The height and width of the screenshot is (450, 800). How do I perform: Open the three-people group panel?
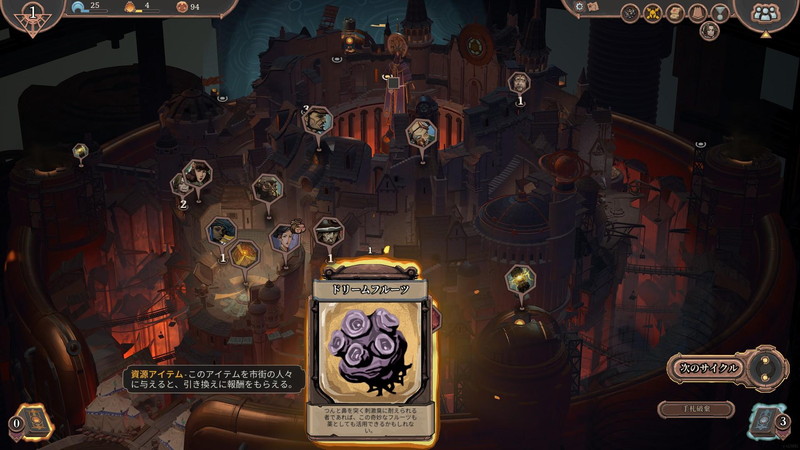765,13
